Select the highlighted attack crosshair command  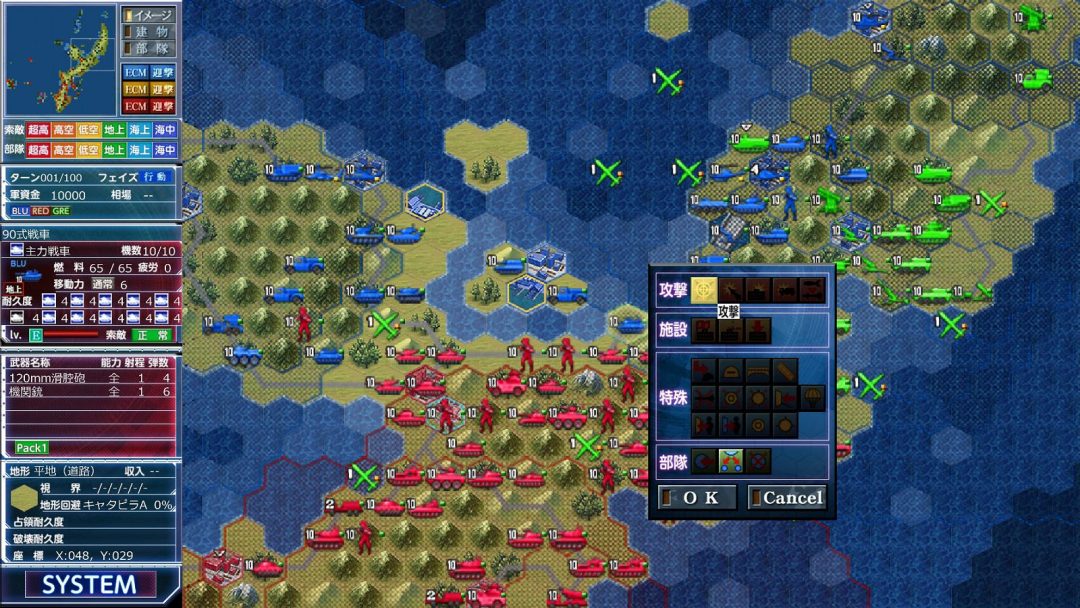(x=704, y=290)
